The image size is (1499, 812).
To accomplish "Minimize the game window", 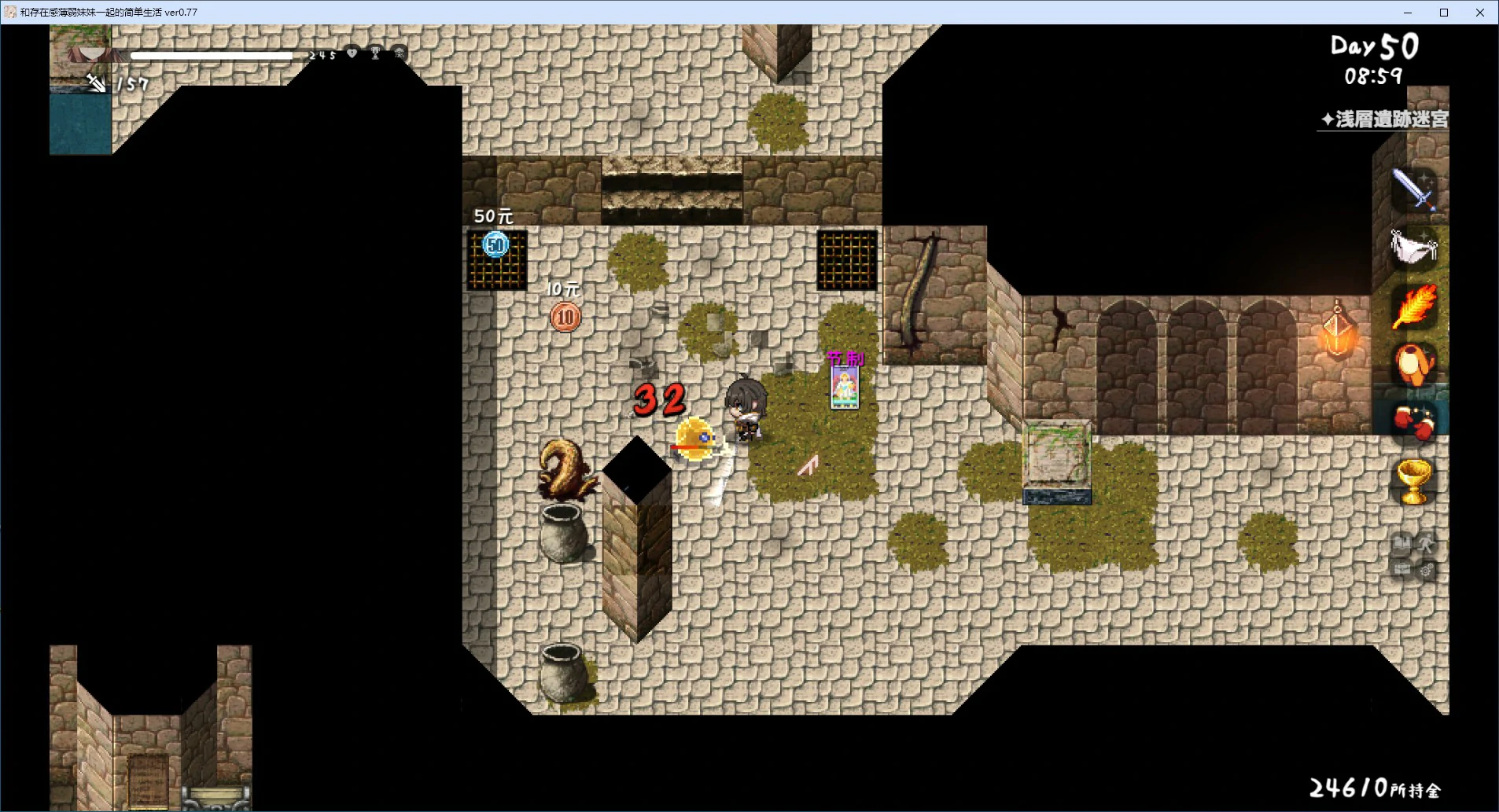I will point(1408,13).
